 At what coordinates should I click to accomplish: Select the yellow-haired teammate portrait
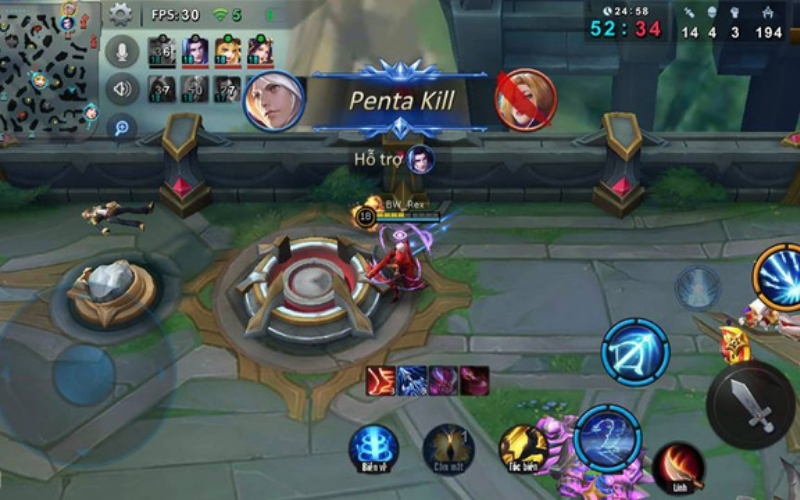click(227, 50)
